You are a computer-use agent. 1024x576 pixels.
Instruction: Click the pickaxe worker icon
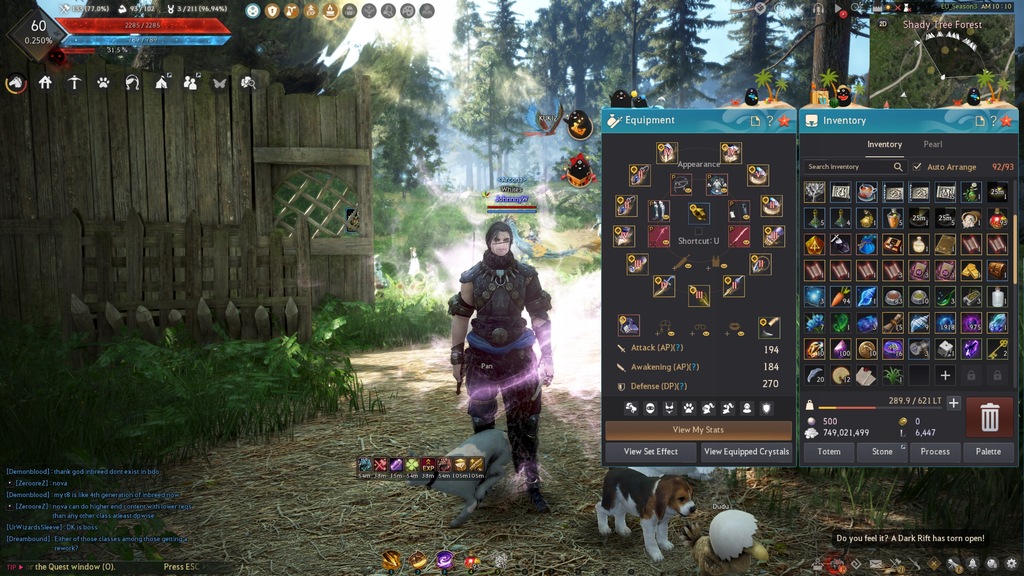pyautogui.click(x=74, y=83)
